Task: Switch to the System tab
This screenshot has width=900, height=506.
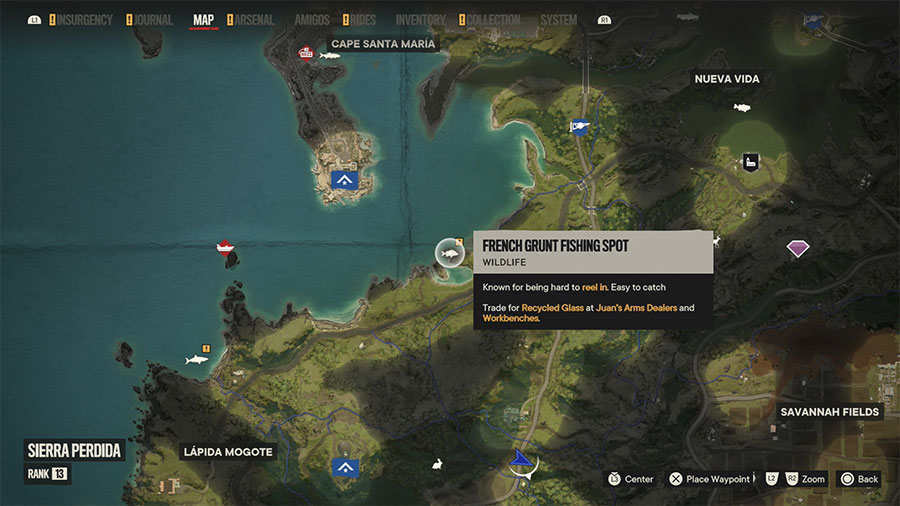Action: (x=558, y=20)
